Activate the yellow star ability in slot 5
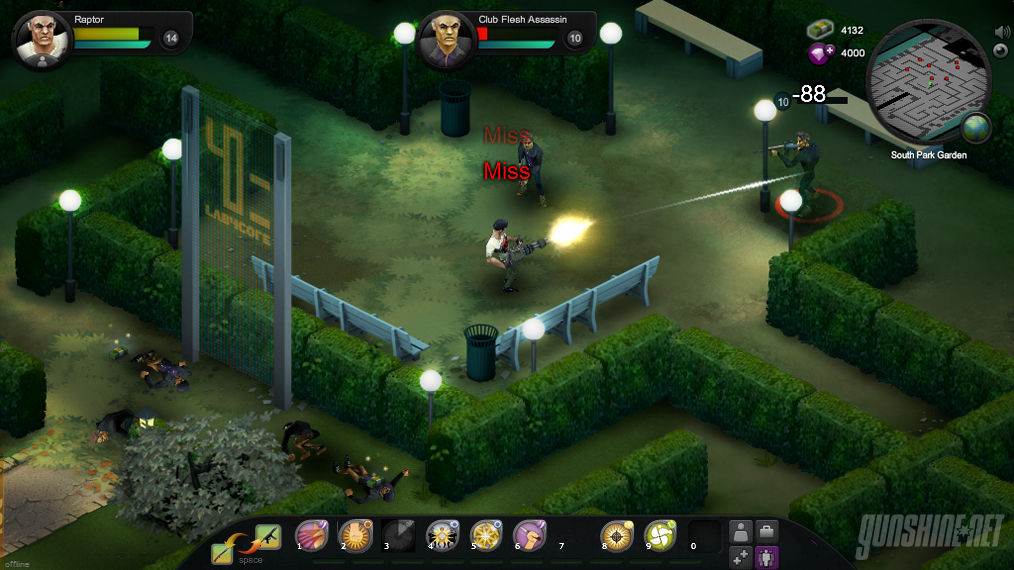Viewport: 1014px width, 570px height. [486, 536]
